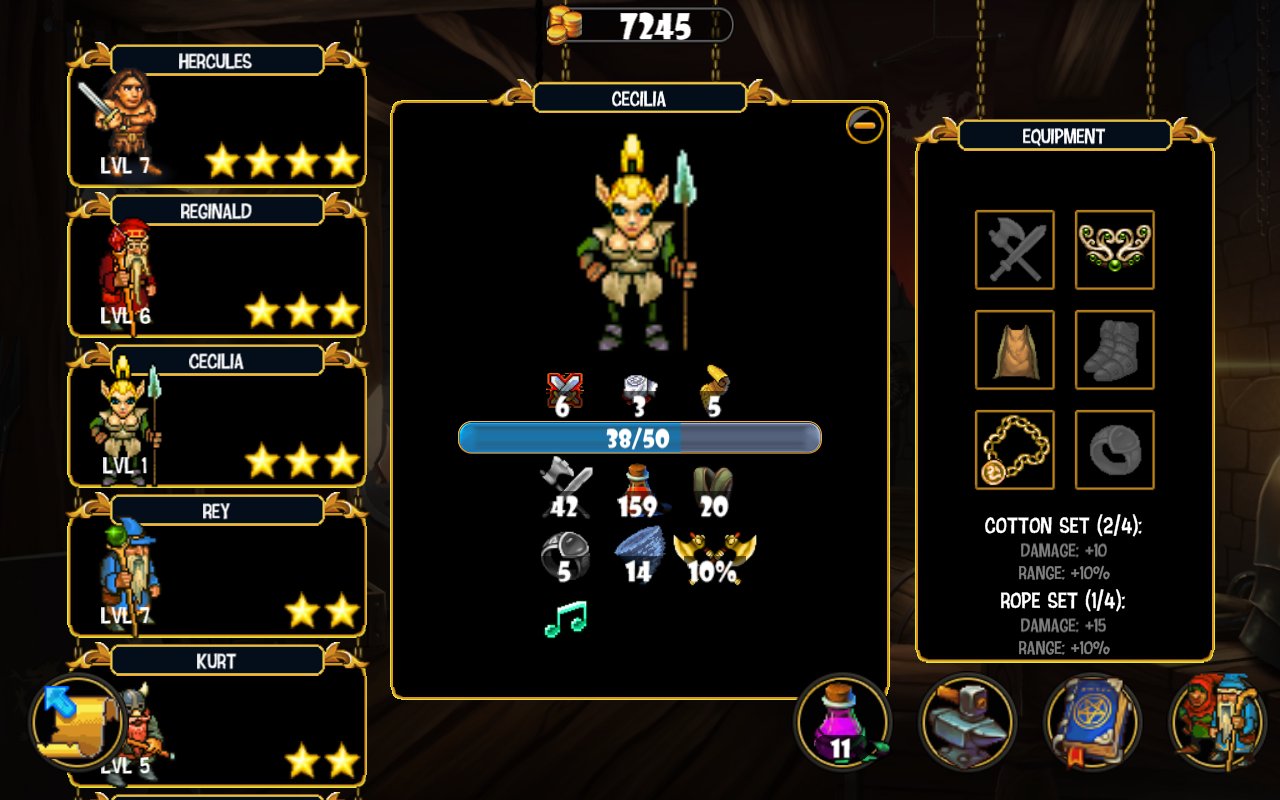Collapse Cecilia's panel with the minus button
1280x800 pixels.
pyautogui.click(x=864, y=125)
